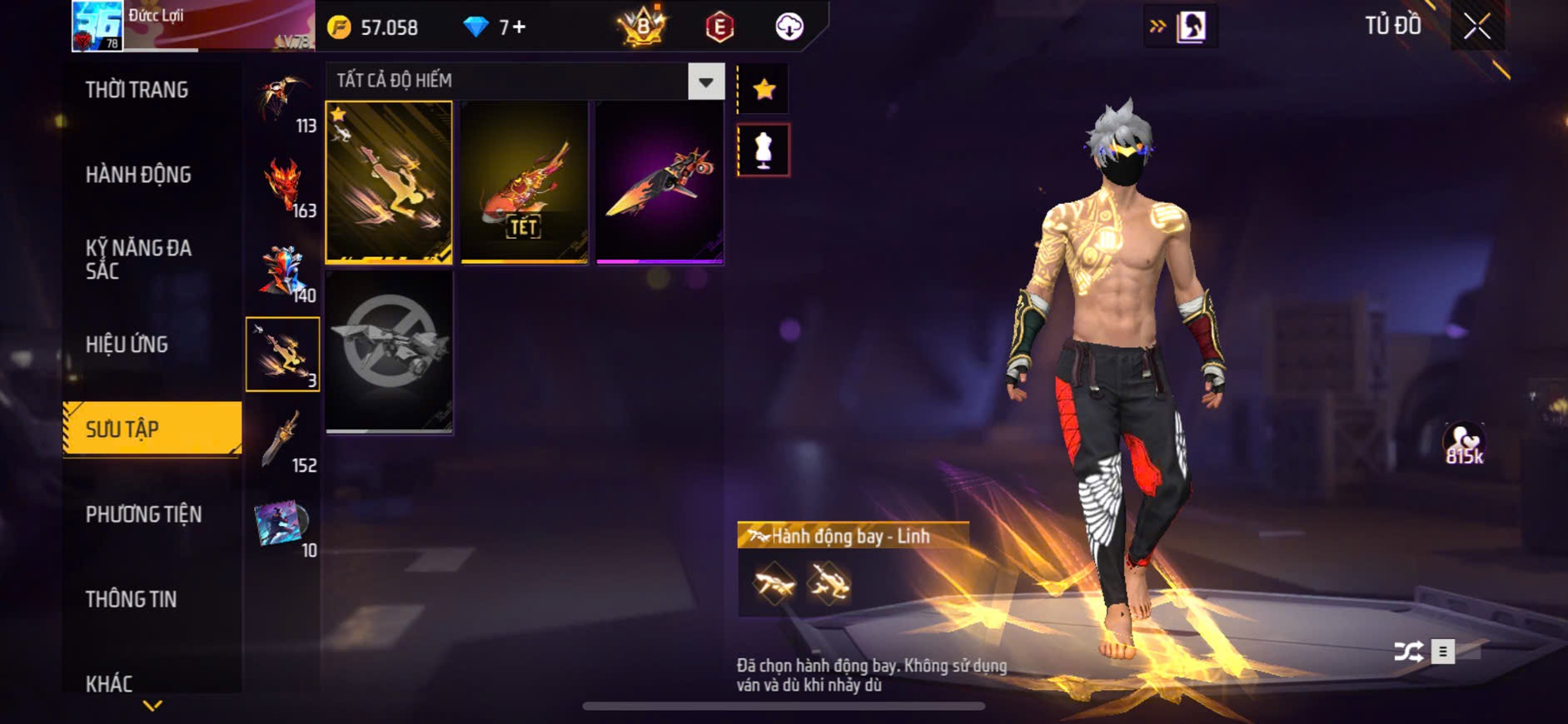Select the unequip glider tile
This screenshot has height=724, width=1568.
pos(389,351)
